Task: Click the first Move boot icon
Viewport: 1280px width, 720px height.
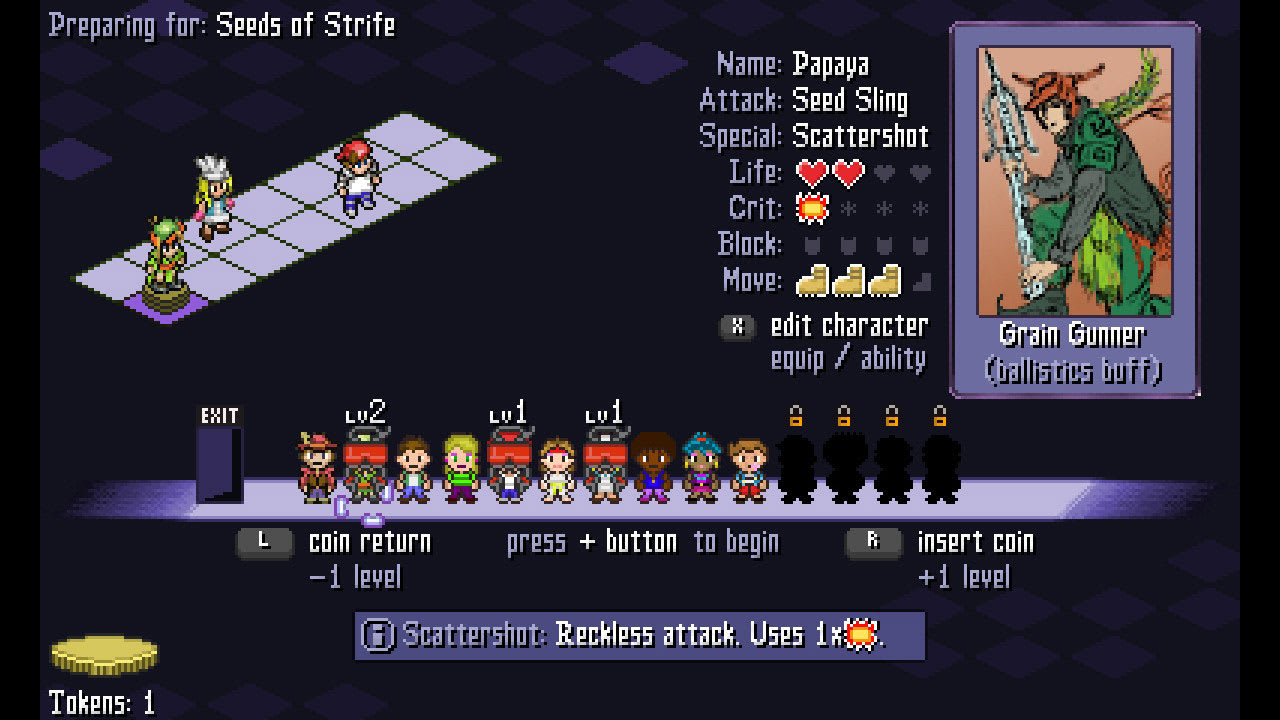Action: pyautogui.click(x=812, y=281)
